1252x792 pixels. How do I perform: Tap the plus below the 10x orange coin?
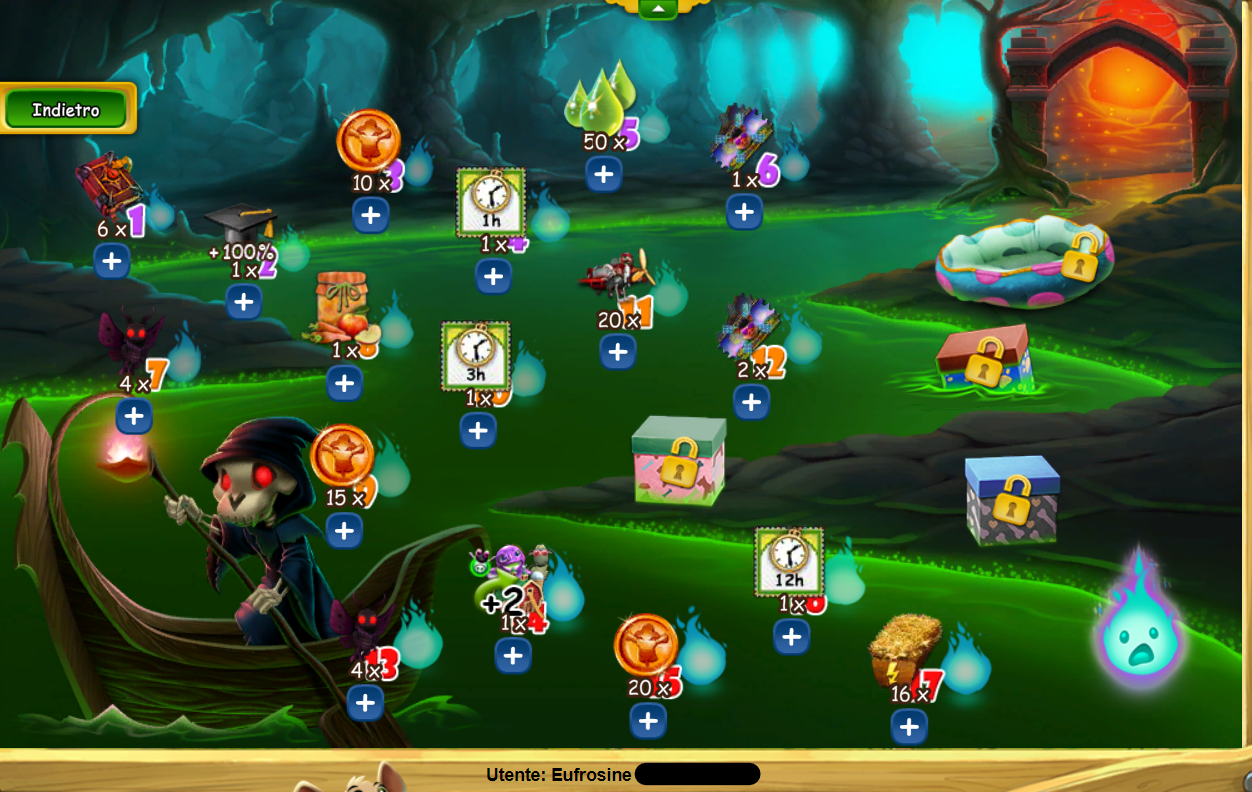tap(371, 214)
